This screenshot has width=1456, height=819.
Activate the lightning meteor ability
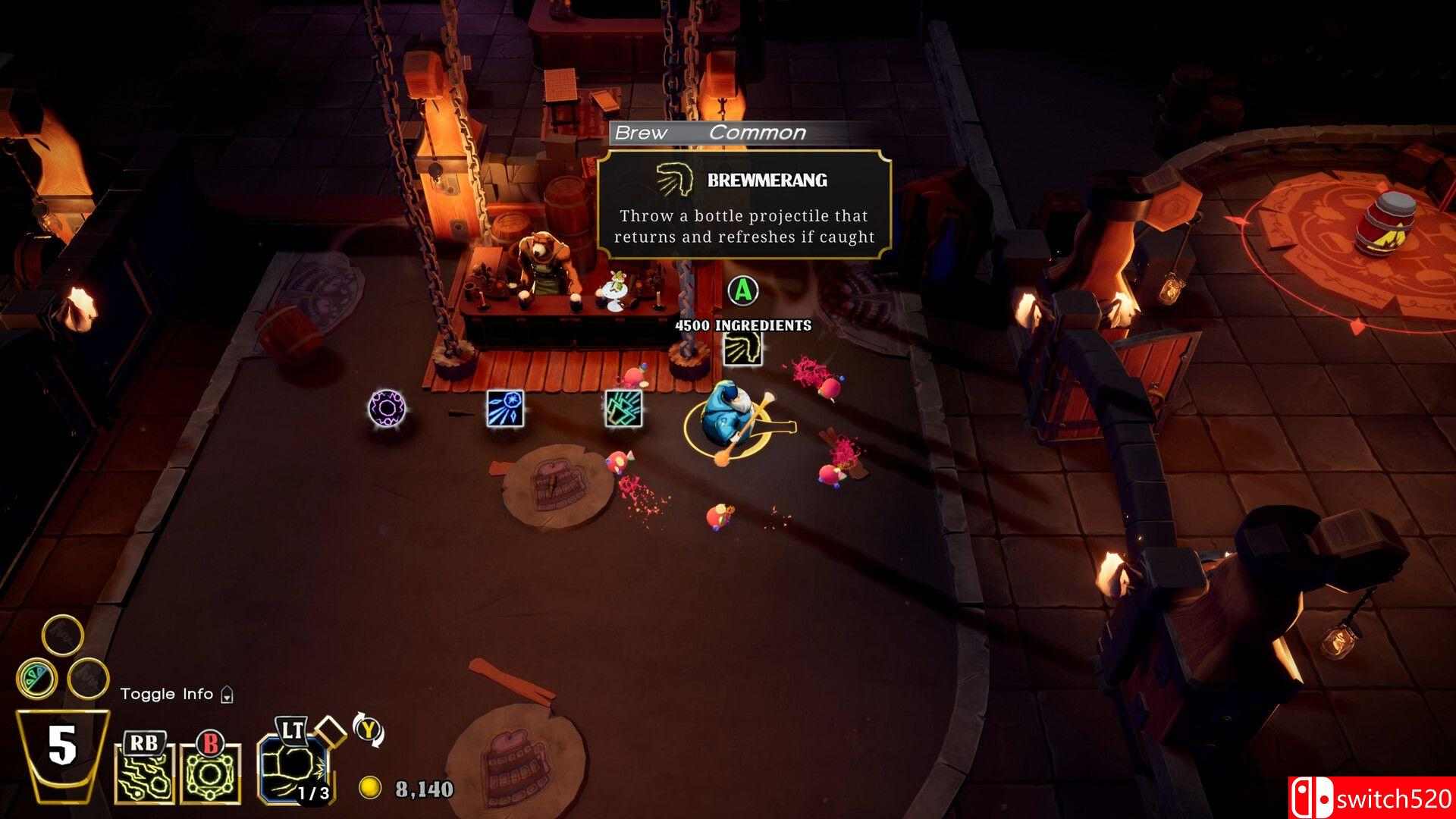coord(144,773)
